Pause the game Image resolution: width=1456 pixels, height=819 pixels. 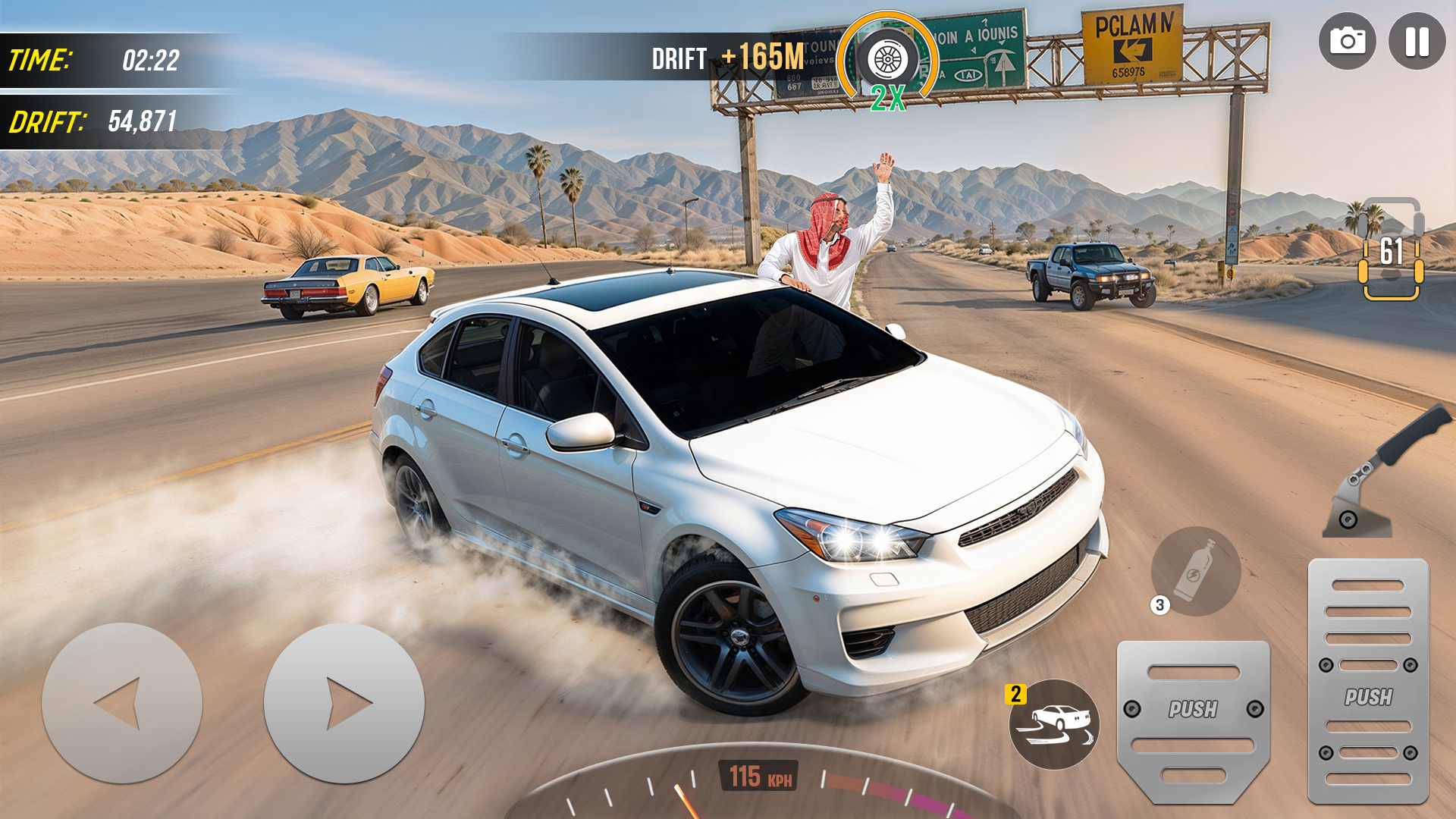[1417, 42]
